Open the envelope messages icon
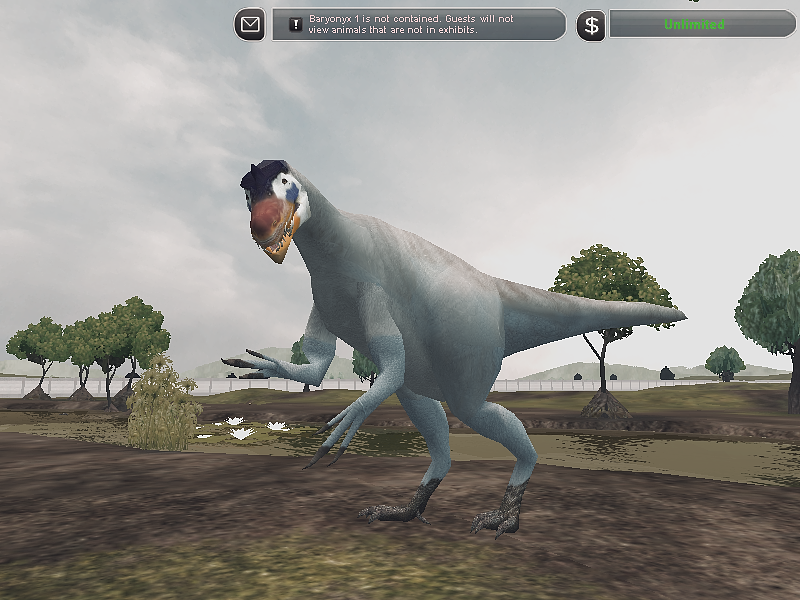The width and height of the screenshot is (800, 600). [250, 25]
